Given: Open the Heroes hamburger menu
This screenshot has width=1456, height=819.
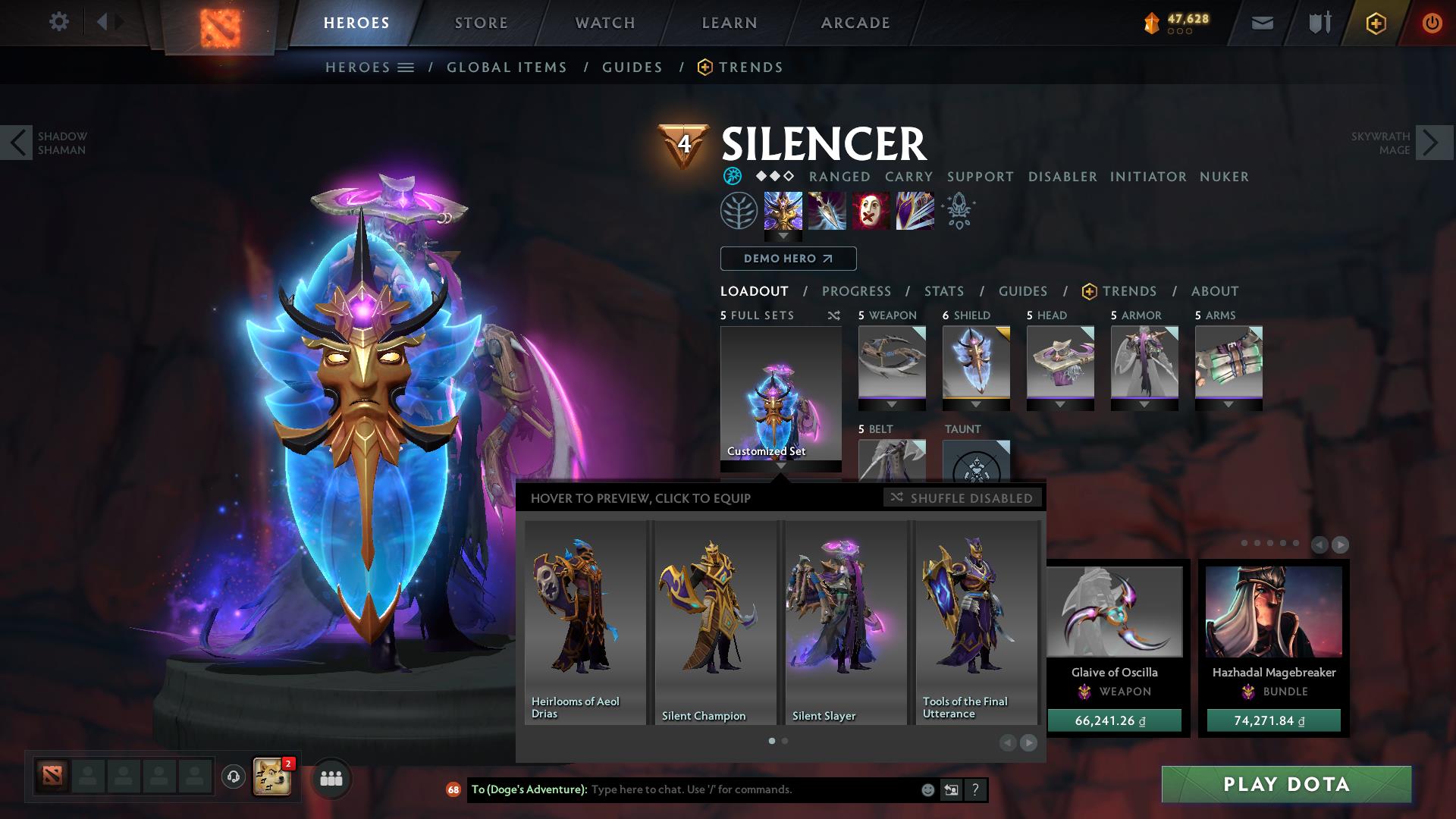Looking at the screenshot, I should [407, 67].
